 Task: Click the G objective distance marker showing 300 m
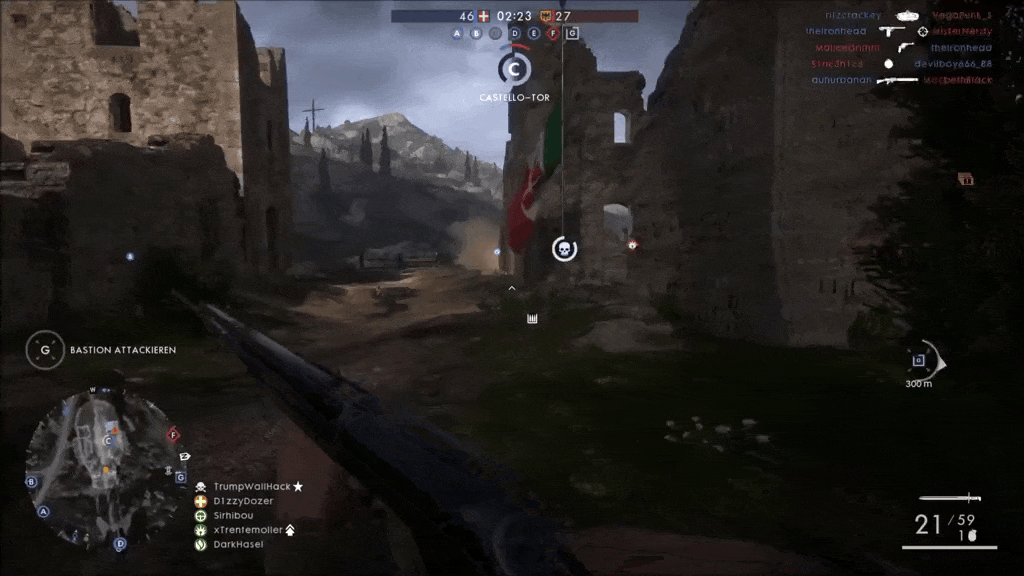pos(919,361)
